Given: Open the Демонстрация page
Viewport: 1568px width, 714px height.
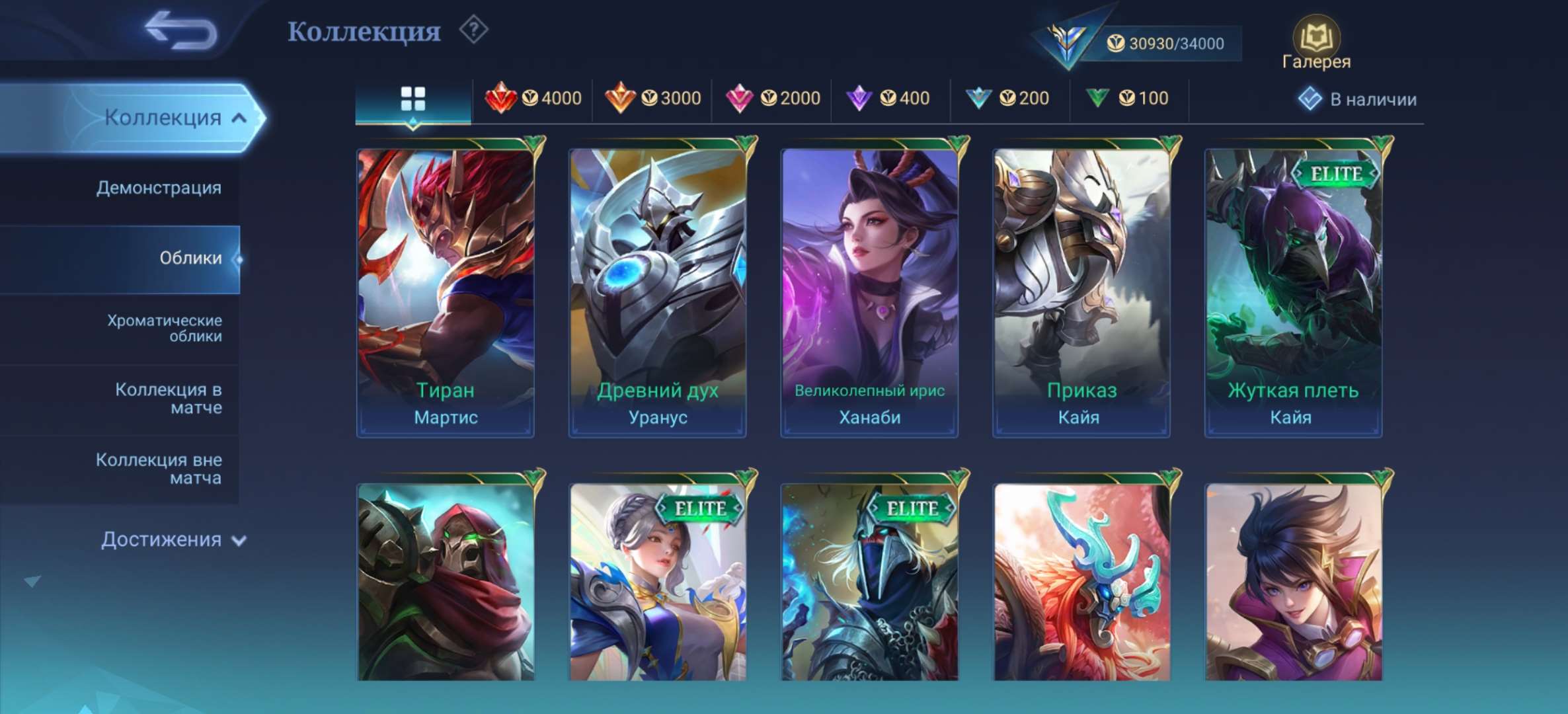Looking at the screenshot, I should point(159,188).
